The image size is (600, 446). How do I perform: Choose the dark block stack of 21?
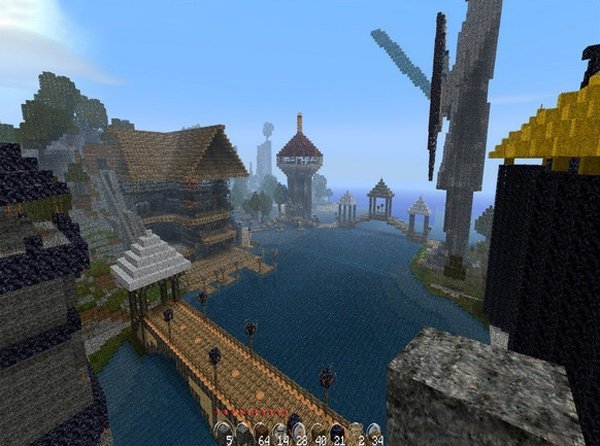(x=336, y=433)
